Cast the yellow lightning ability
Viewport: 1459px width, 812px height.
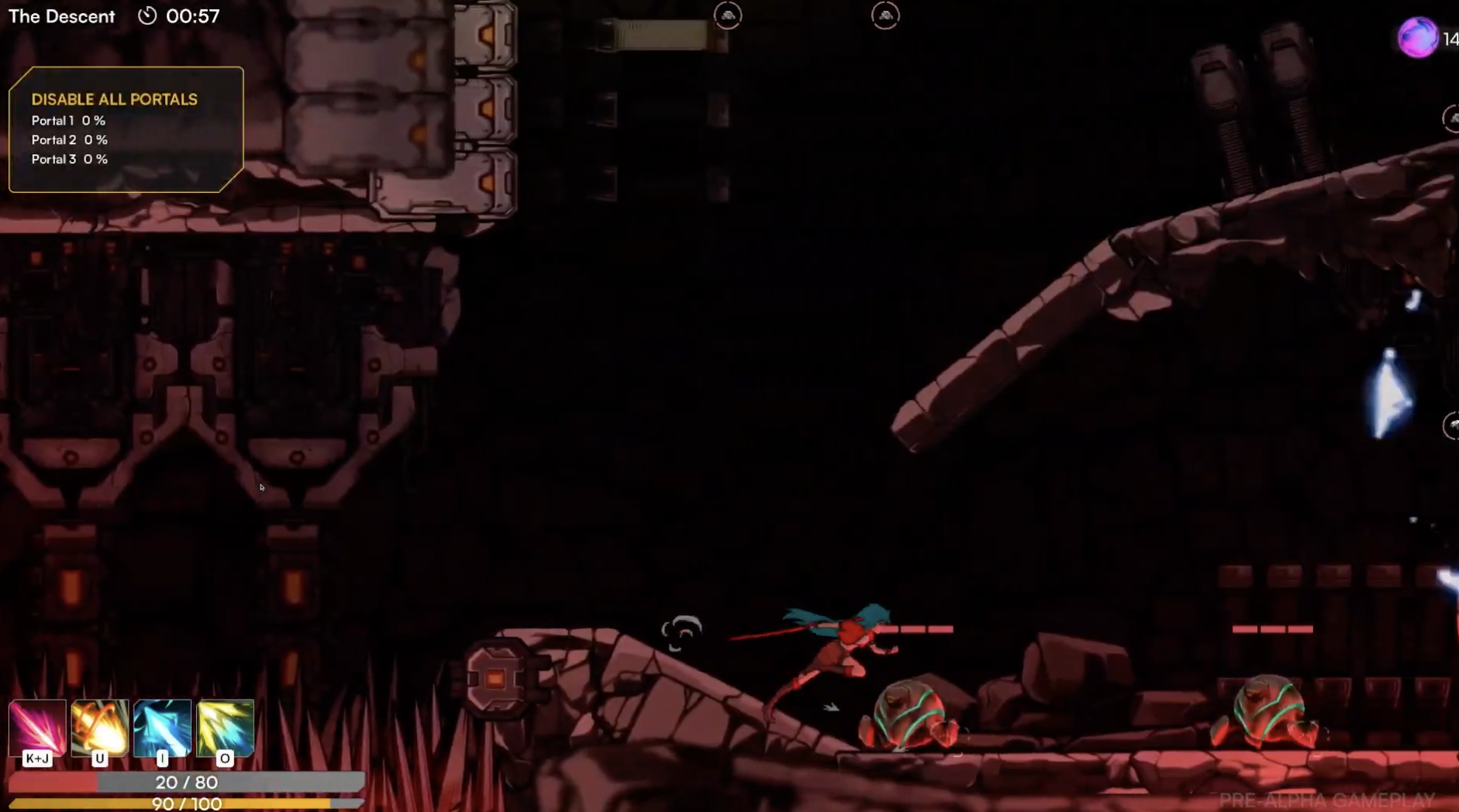(x=225, y=728)
